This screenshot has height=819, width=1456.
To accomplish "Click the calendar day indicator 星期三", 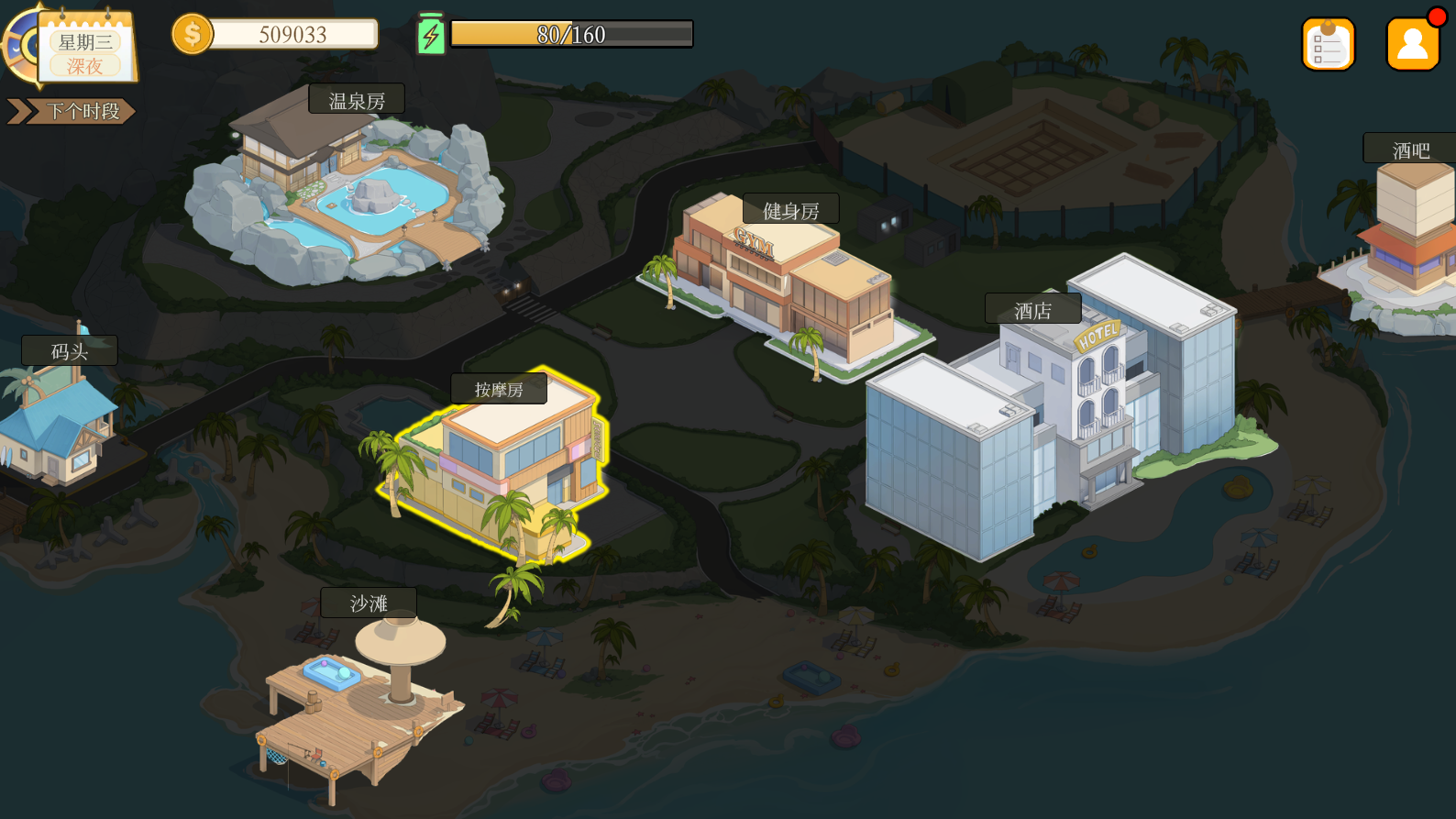I will coord(84,42).
